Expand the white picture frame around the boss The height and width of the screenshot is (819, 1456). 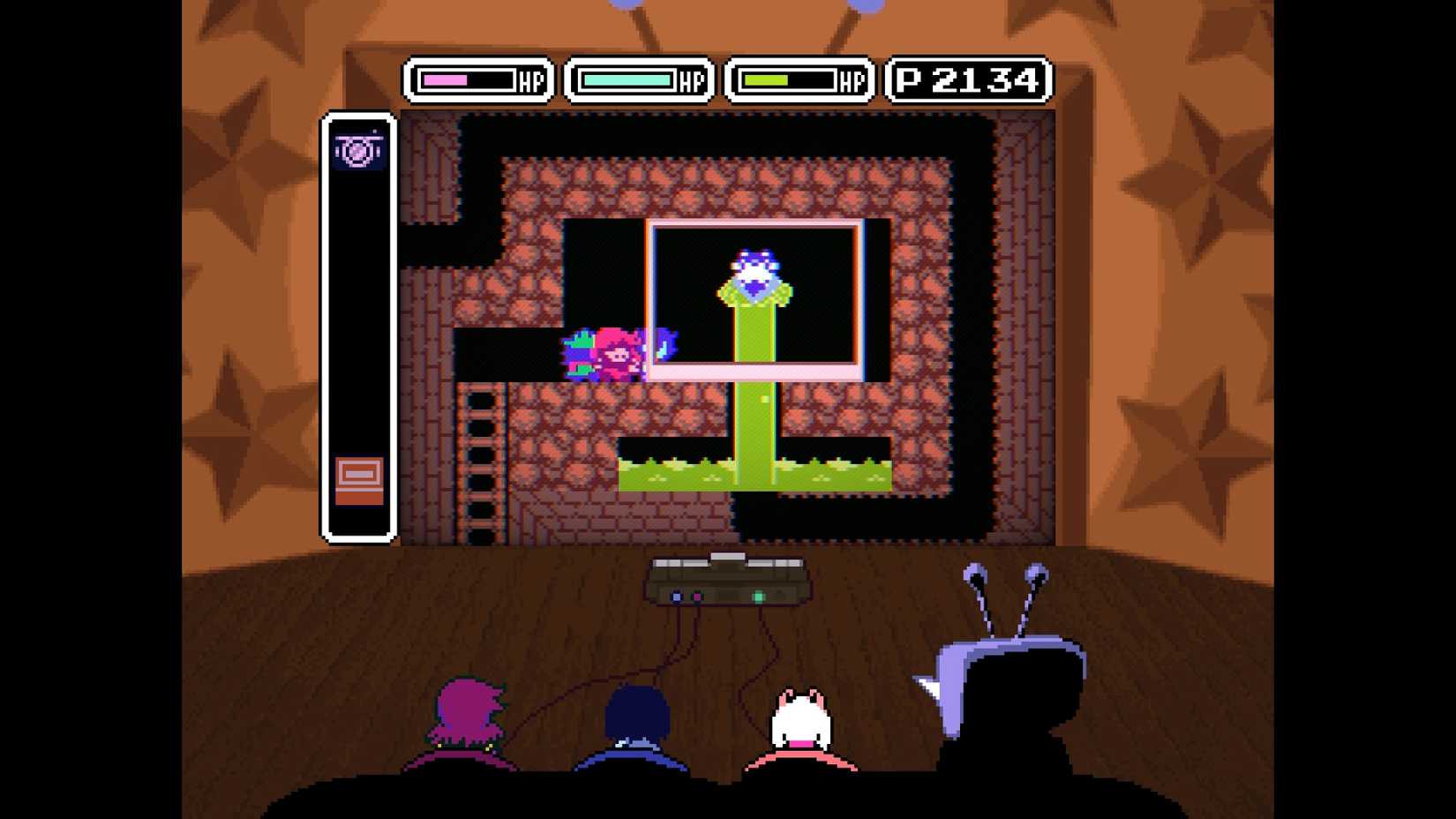tap(754, 225)
